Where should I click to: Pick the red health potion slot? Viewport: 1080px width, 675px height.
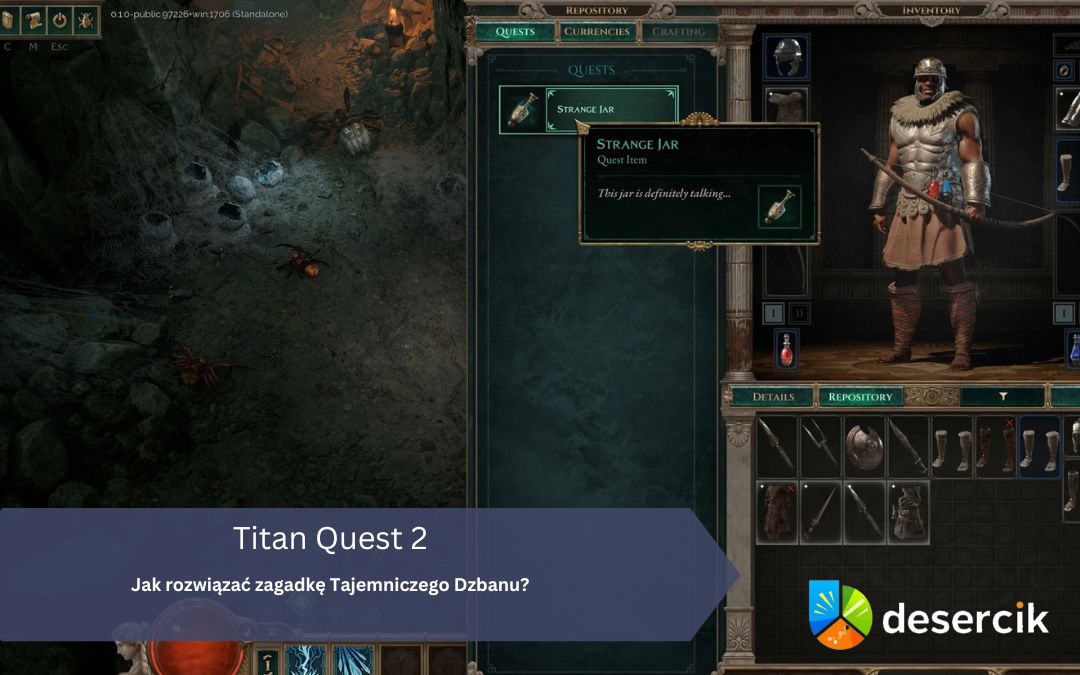coord(787,349)
